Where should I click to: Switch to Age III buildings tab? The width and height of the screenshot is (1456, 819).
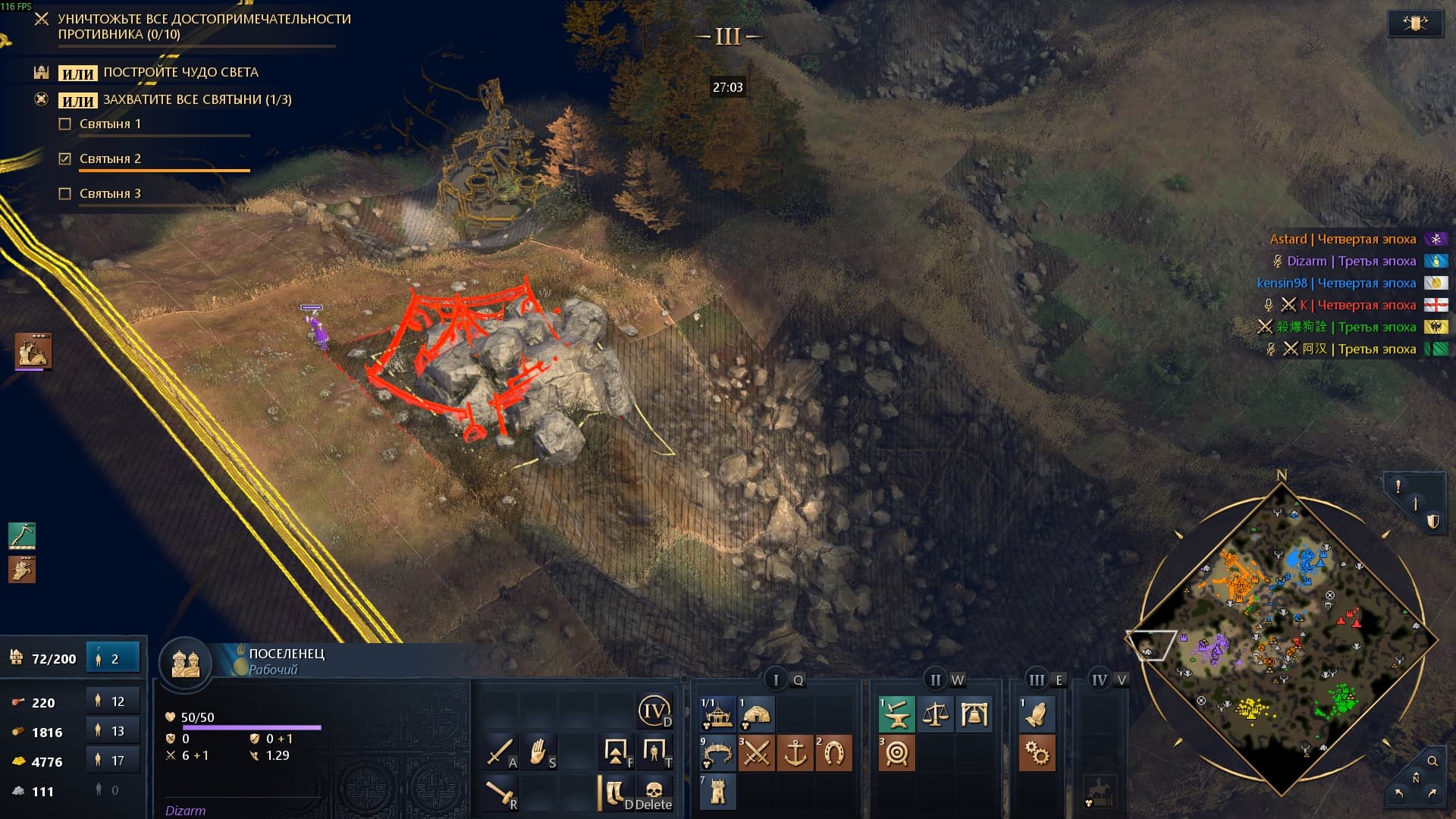pyautogui.click(x=1036, y=679)
